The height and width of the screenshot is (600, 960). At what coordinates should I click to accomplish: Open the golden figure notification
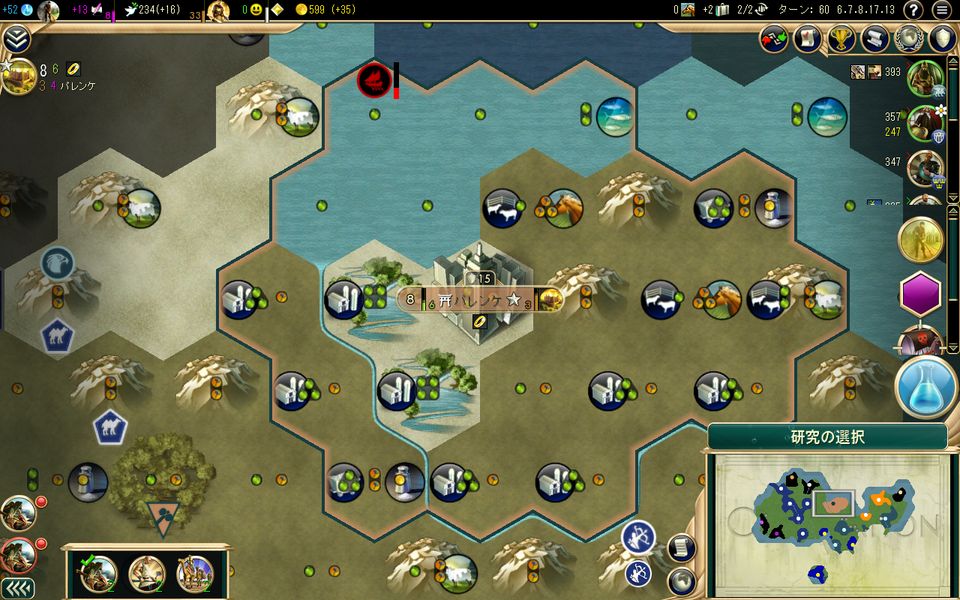point(921,238)
